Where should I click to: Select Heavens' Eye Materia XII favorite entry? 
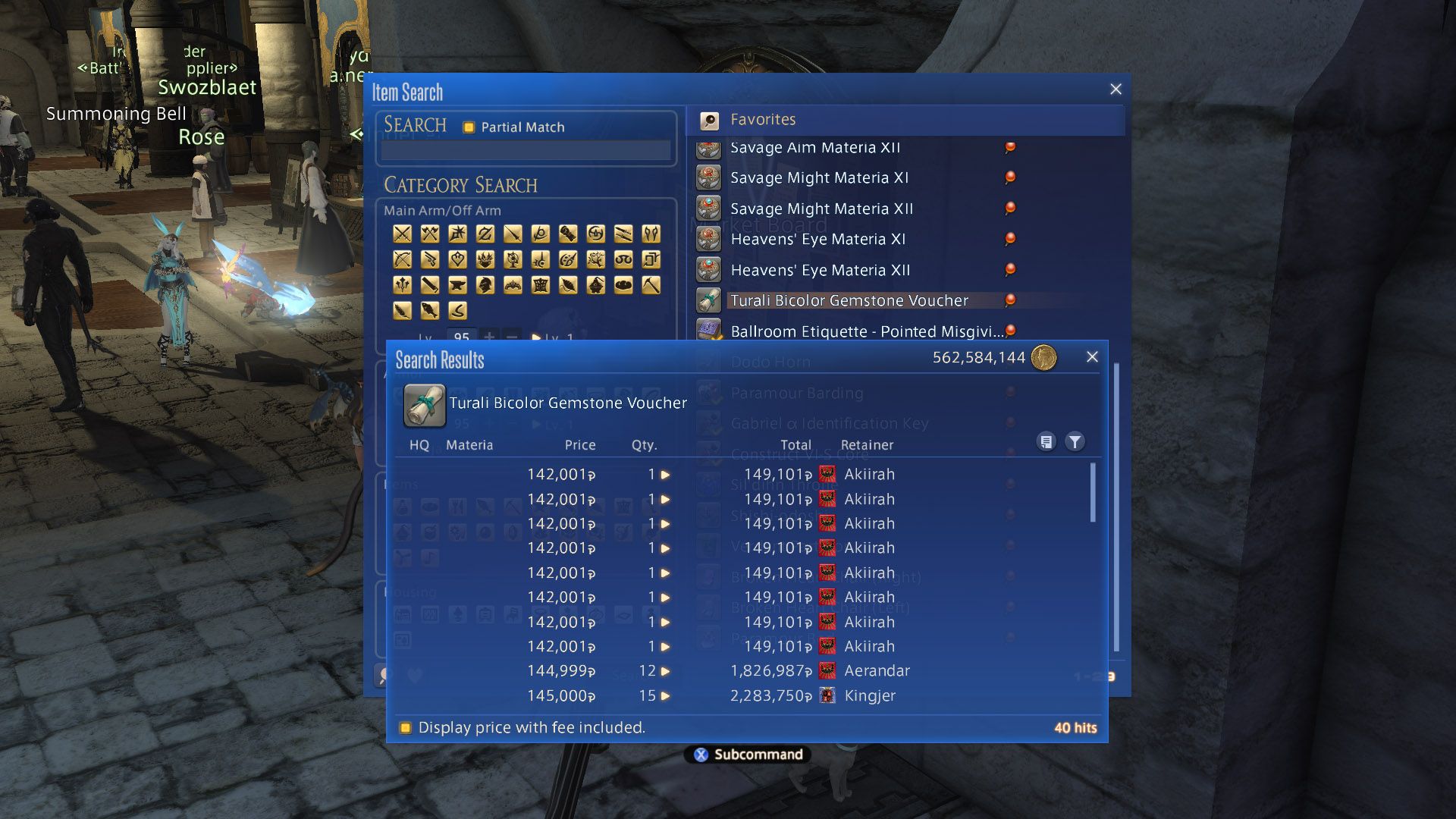(x=819, y=270)
